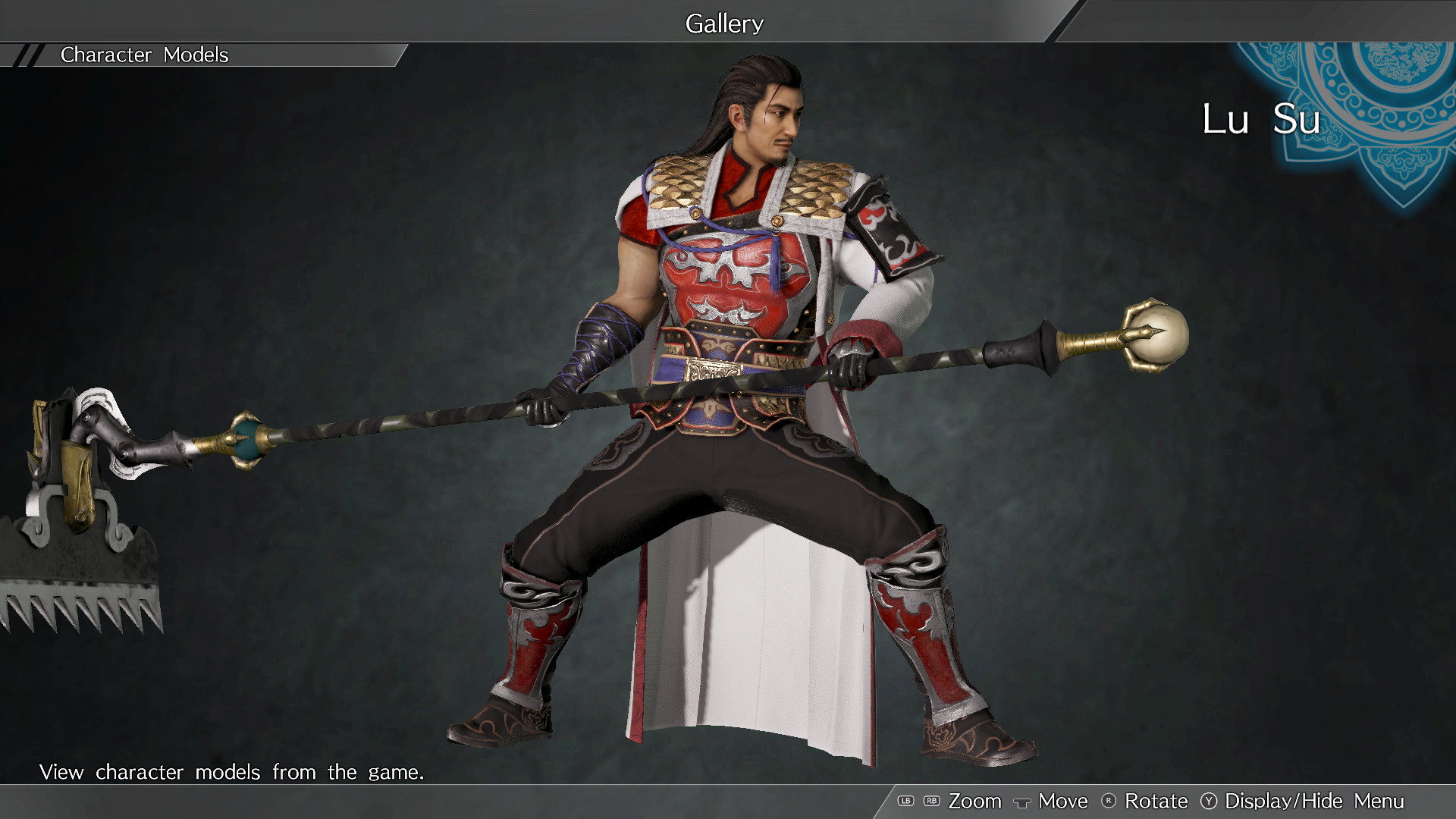Open the Gallery section header
The image size is (1456, 819).
pyautogui.click(x=724, y=23)
